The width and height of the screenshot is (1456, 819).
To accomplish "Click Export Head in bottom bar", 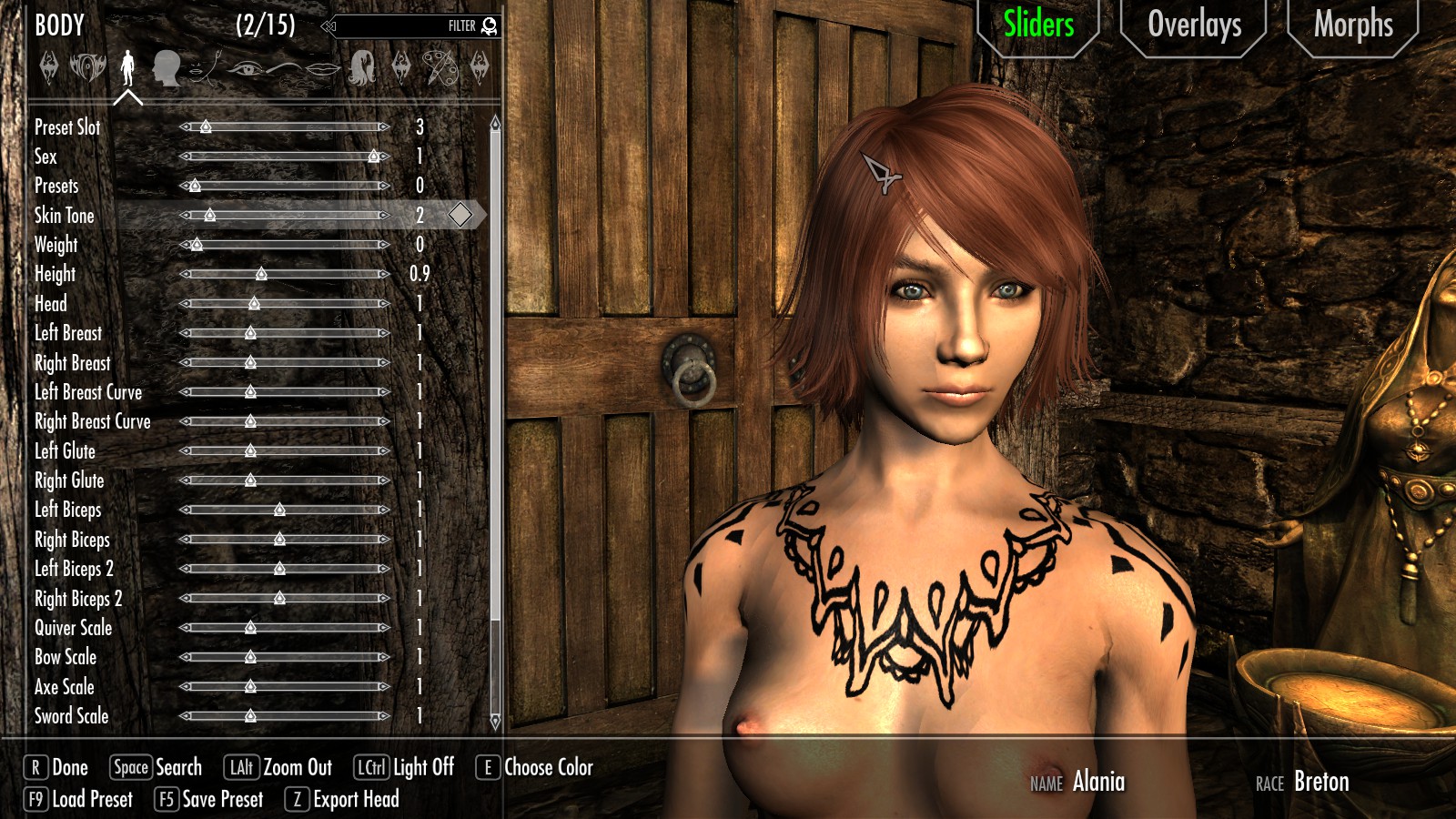I will click(x=343, y=800).
